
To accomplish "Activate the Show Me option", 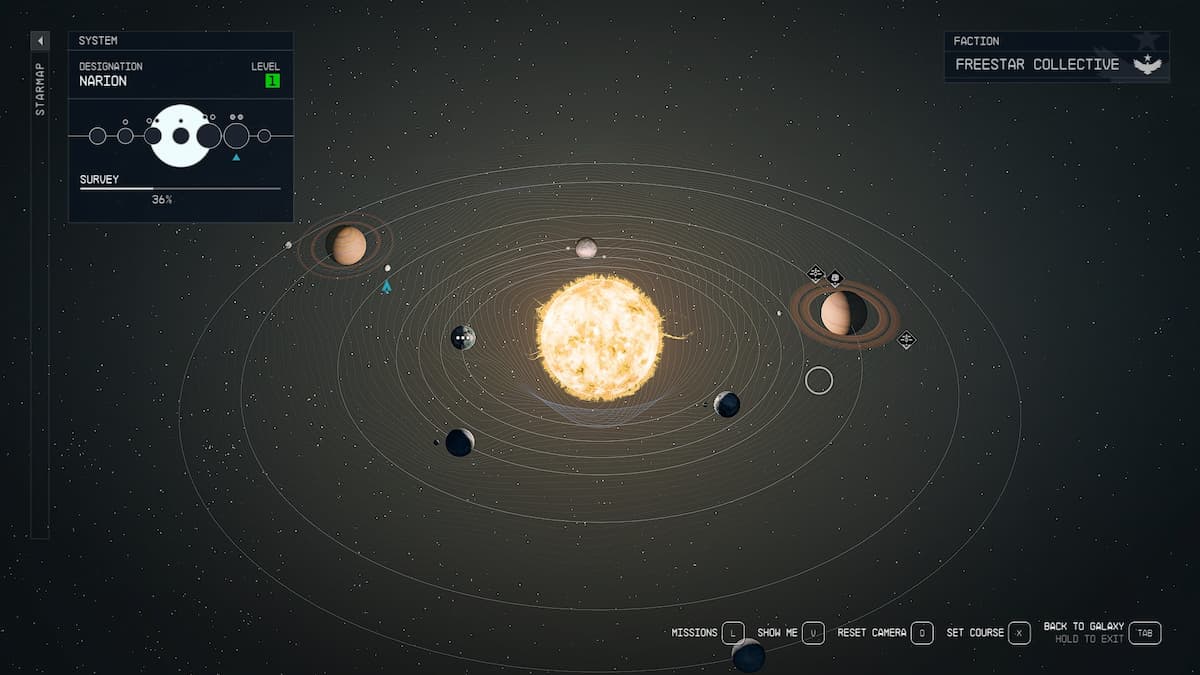I will [x=813, y=633].
